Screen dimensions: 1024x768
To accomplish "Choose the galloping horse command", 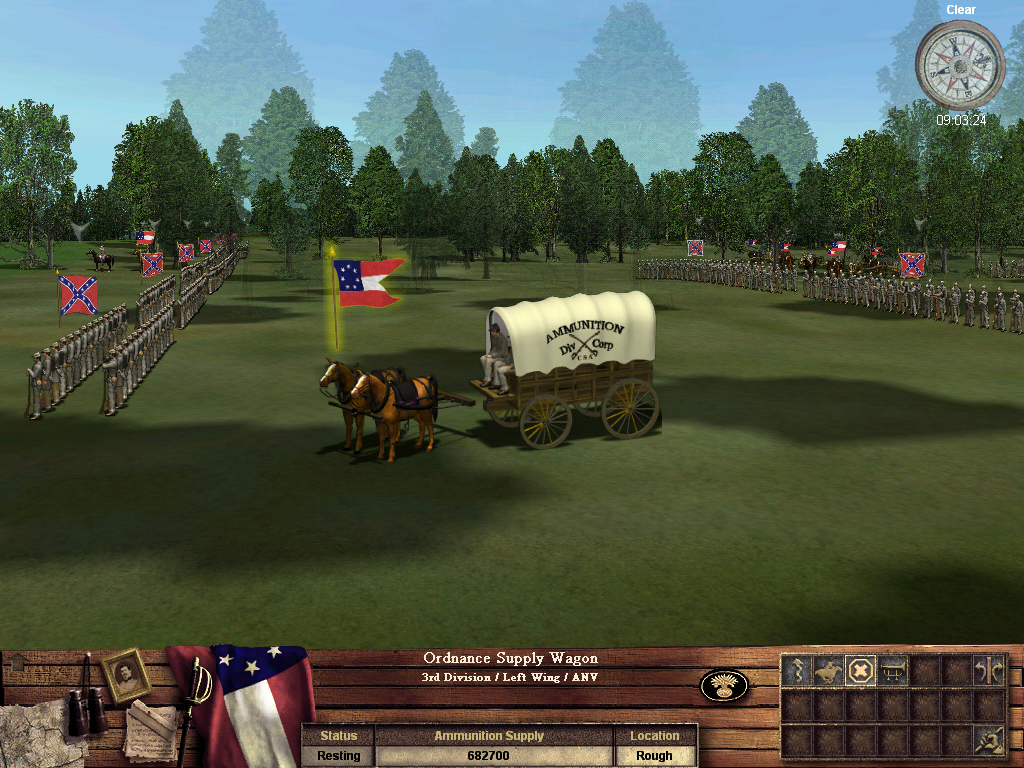I will click(x=827, y=670).
